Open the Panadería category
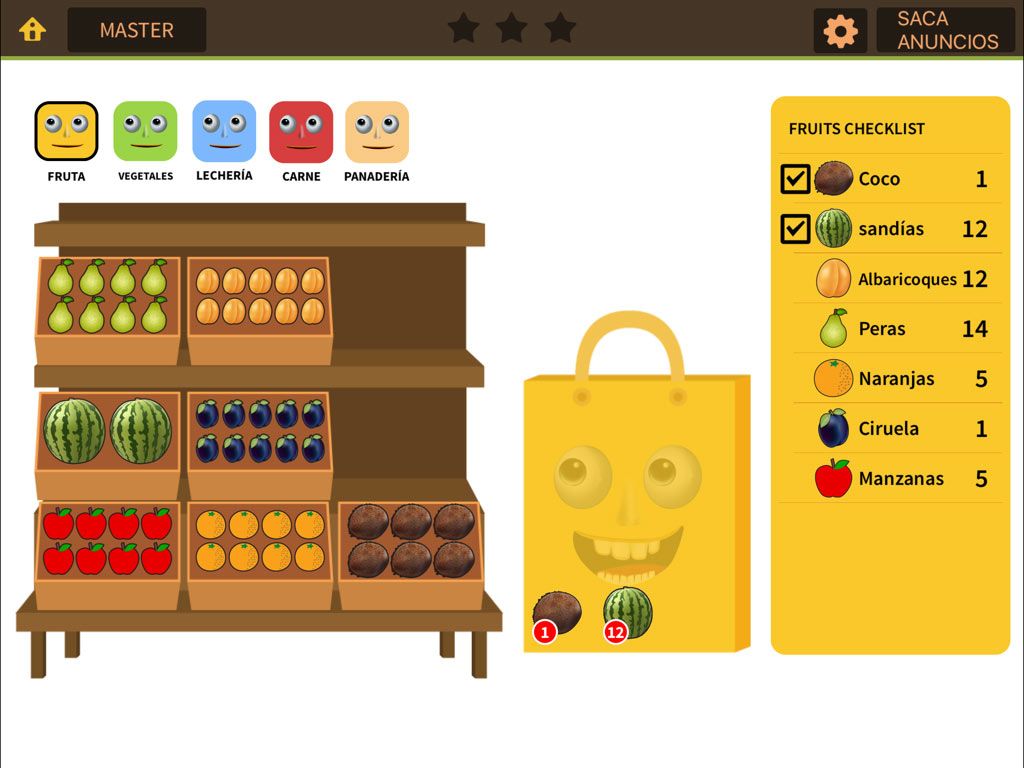 pos(377,132)
